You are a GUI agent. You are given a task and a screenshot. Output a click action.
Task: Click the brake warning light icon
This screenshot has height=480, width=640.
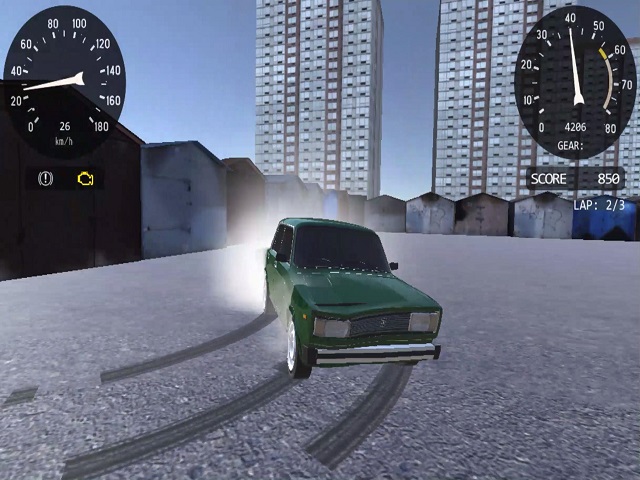[45, 179]
